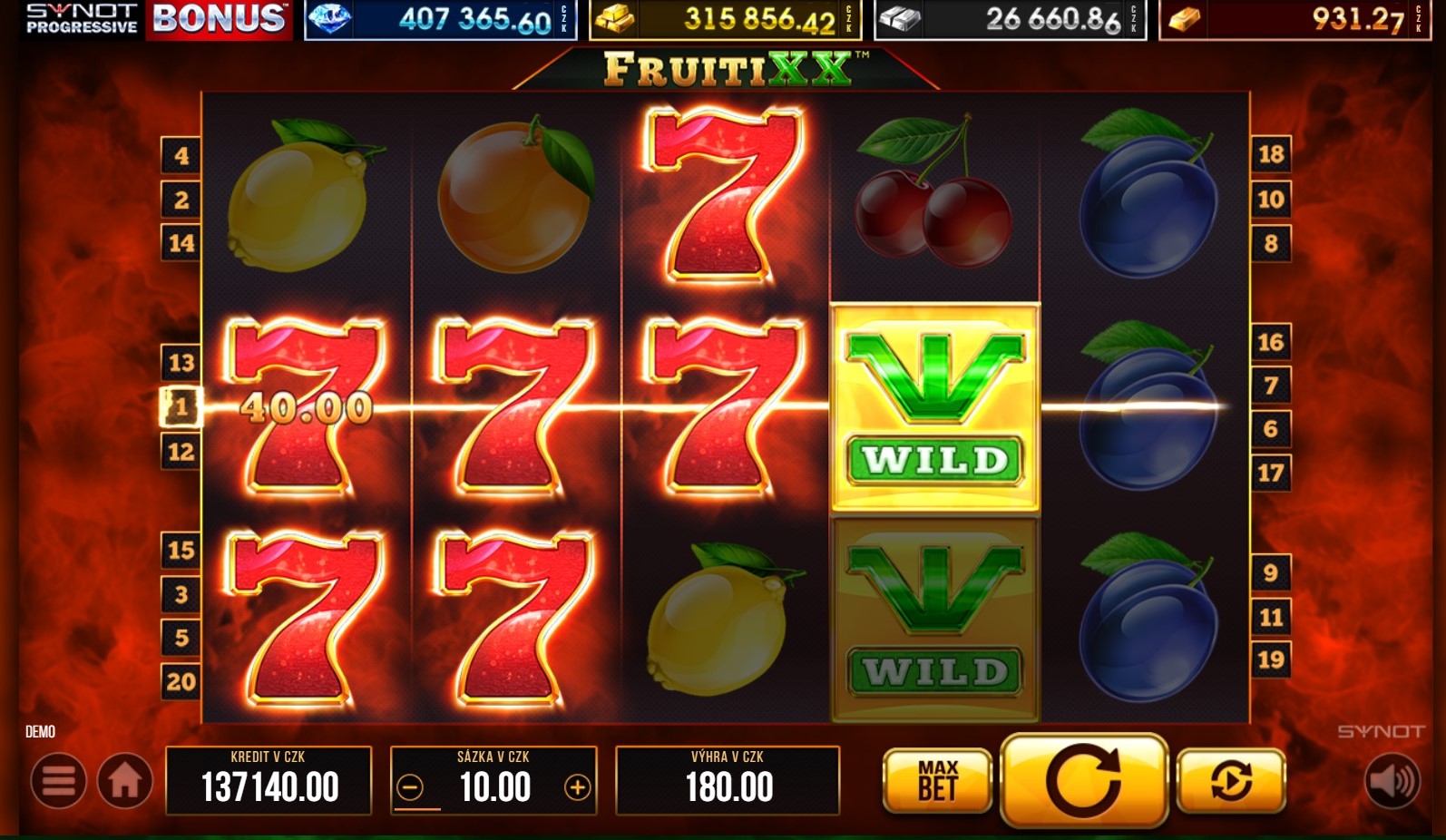Image resolution: width=1446 pixels, height=840 pixels.
Task: Select the gold bars jackpot display
Action: click(x=725, y=19)
